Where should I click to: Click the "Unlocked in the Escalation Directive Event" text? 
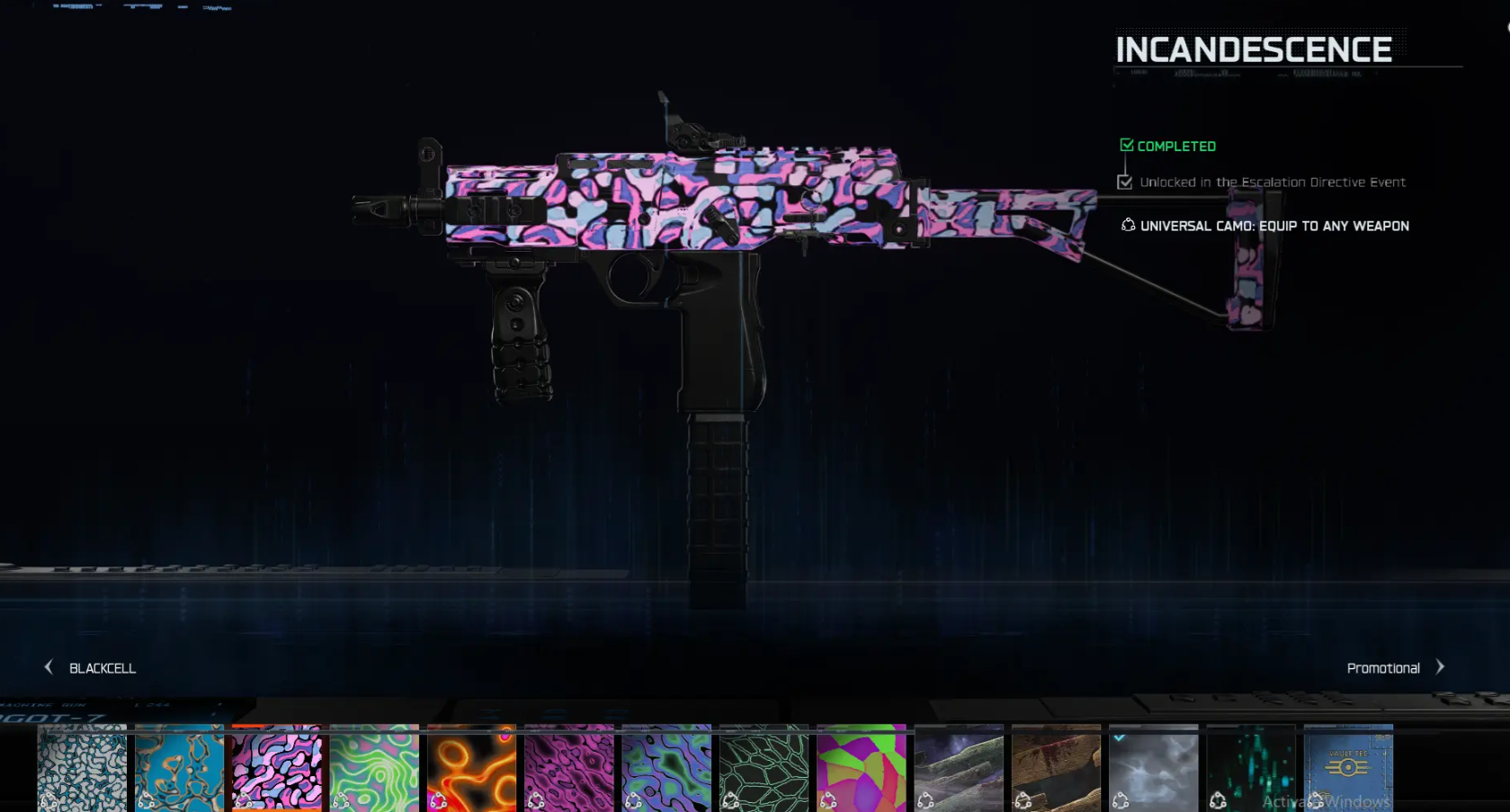[x=1272, y=182]
